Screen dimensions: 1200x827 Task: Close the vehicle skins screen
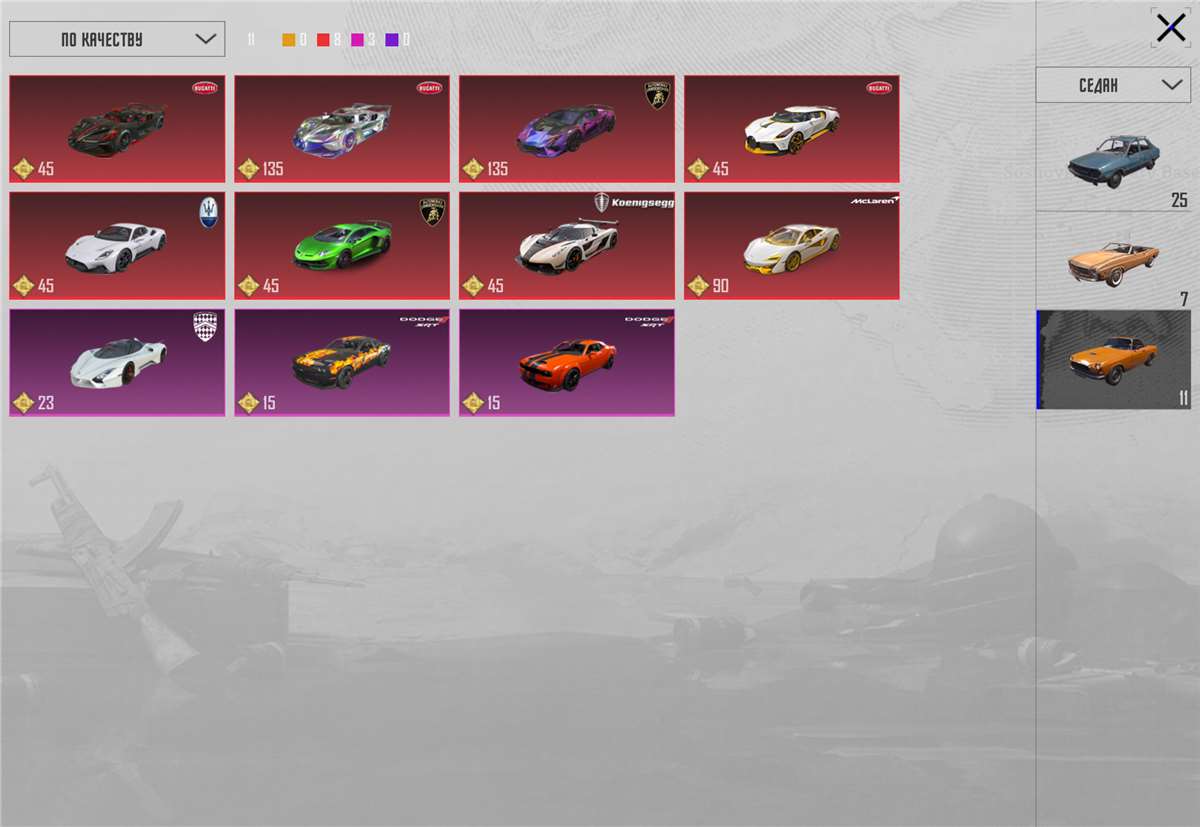(1170, 28)
